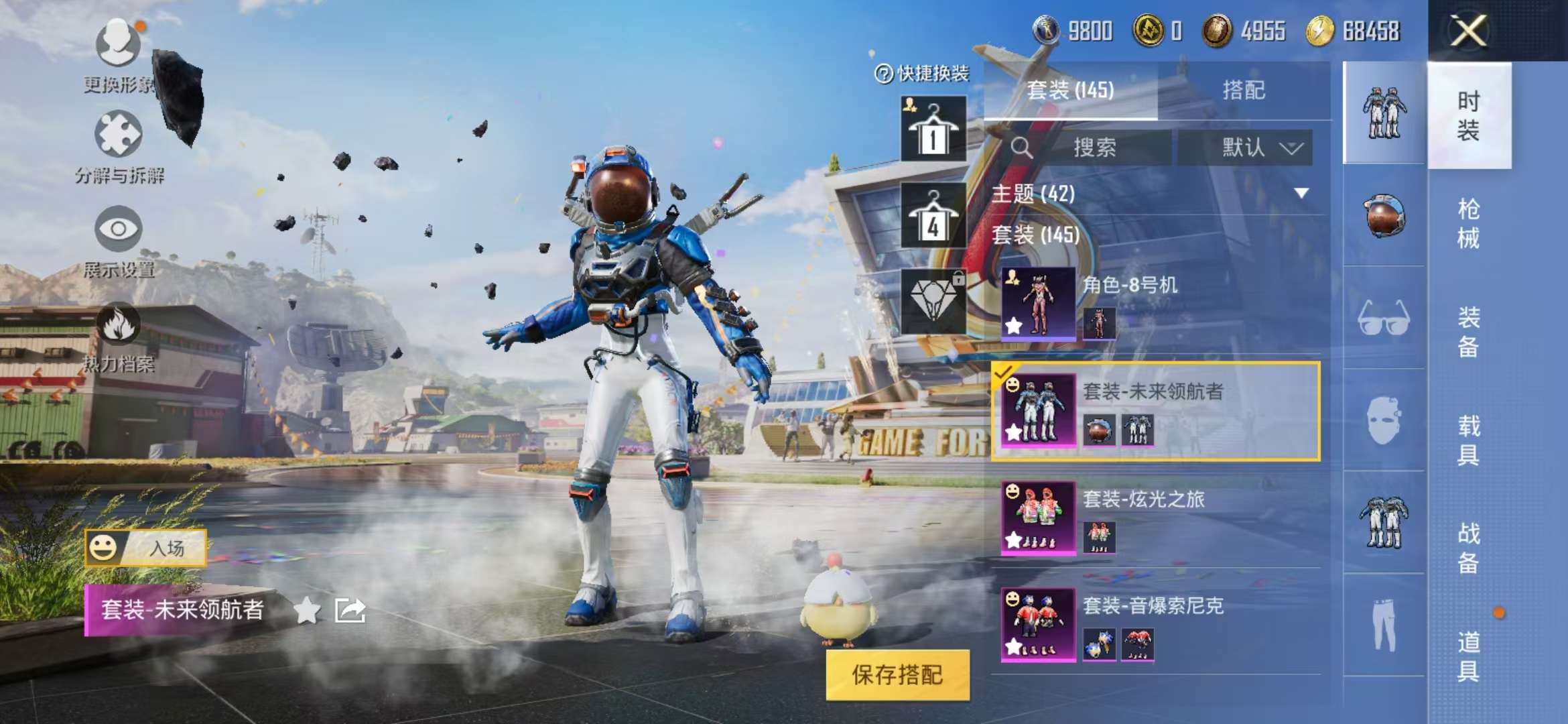
Task: Open the 快捷换装 quick-change help icon
Action: pos(885,74)
